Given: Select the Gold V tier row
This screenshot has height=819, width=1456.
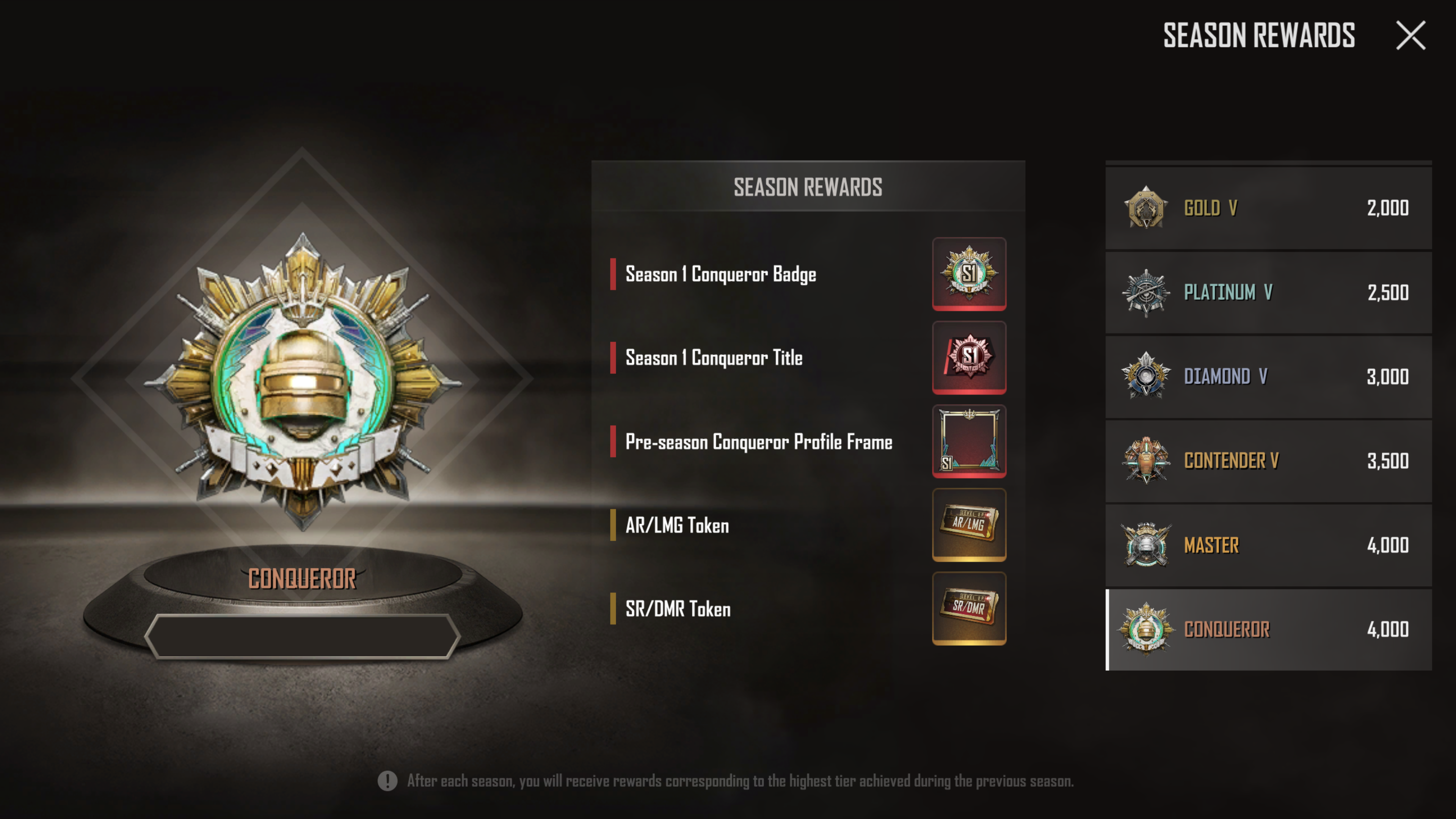Looking at the screenshot, I should click(1268, 208).
